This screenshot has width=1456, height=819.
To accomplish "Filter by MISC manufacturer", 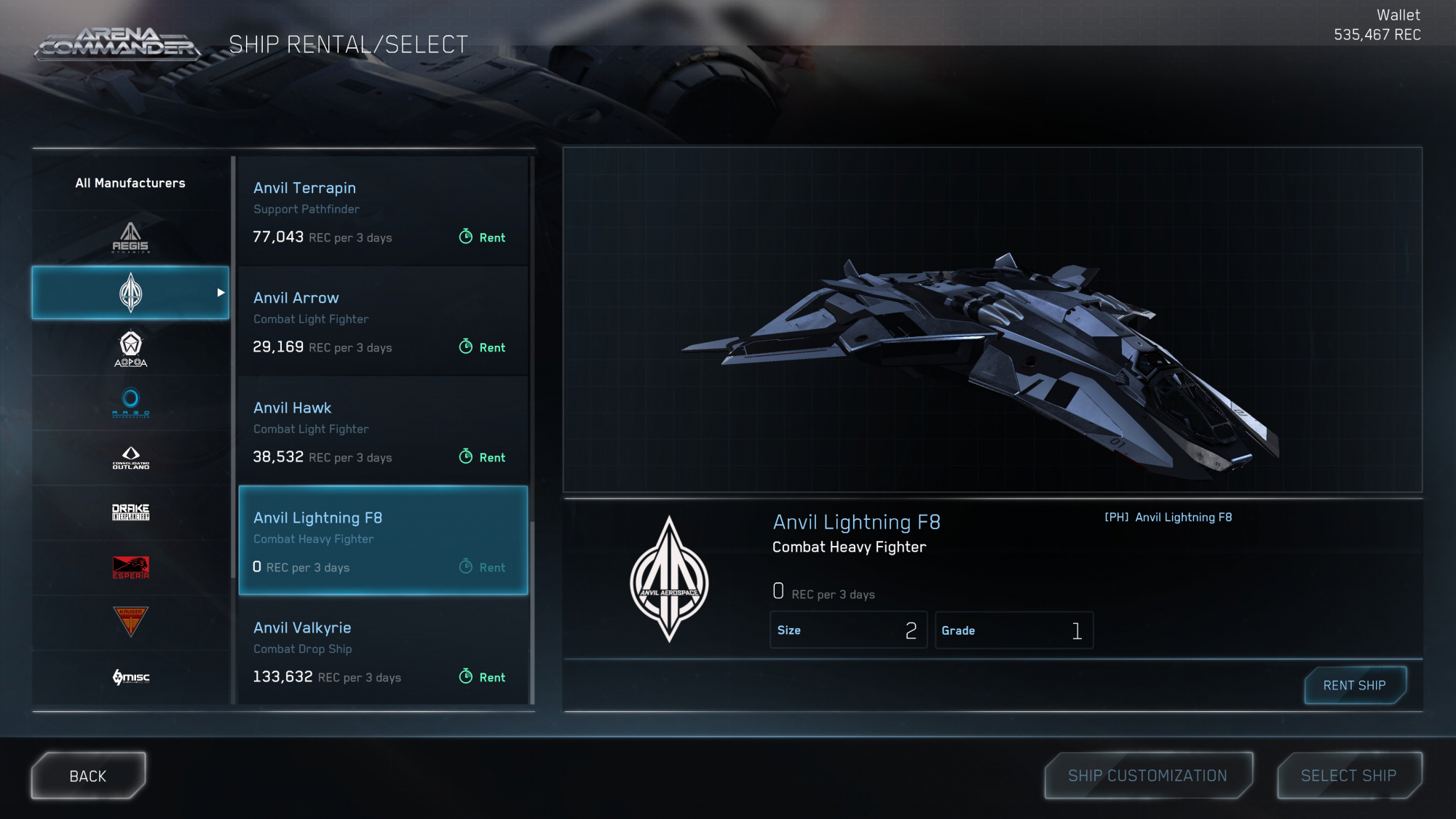I will coord(130,677).
